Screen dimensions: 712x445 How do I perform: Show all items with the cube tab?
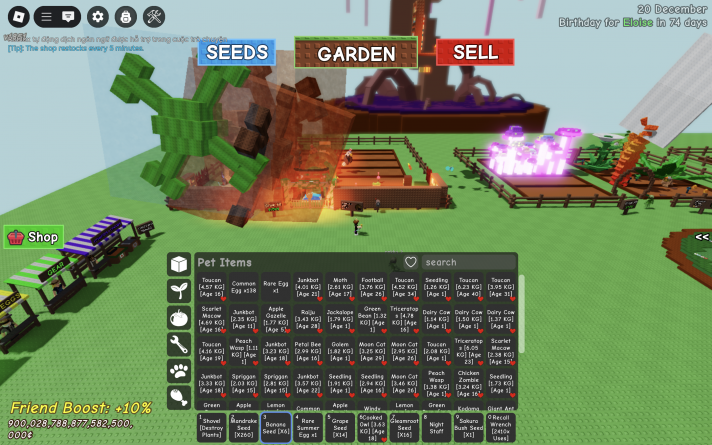pyautogui.click(x=179, y=264)
